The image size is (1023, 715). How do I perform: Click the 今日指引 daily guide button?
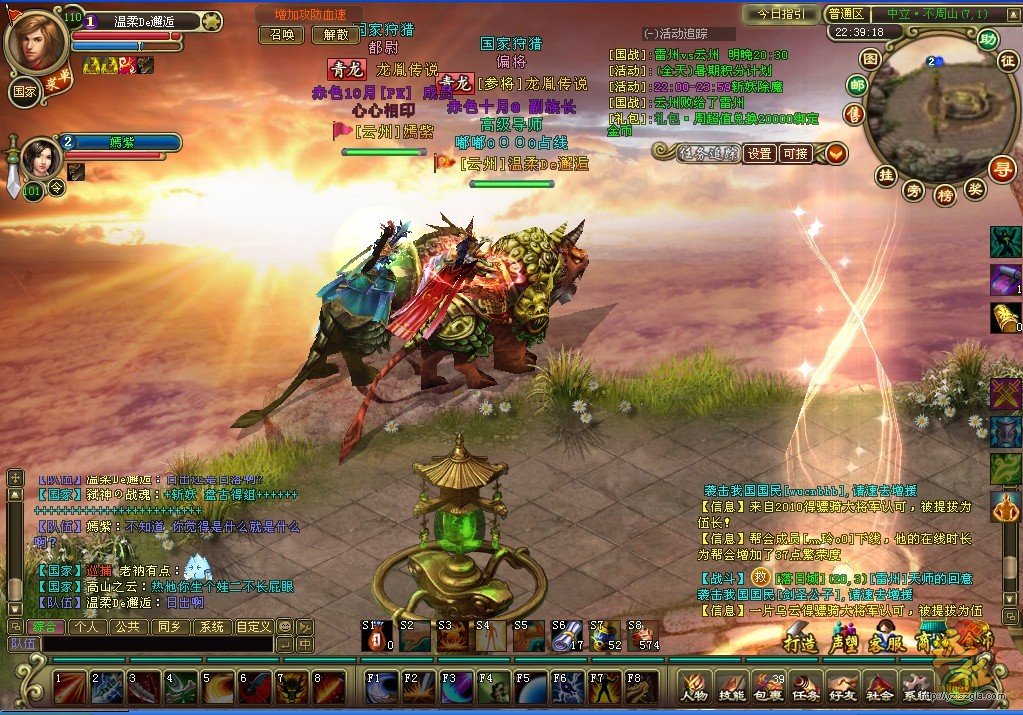[x=780, y=14]
